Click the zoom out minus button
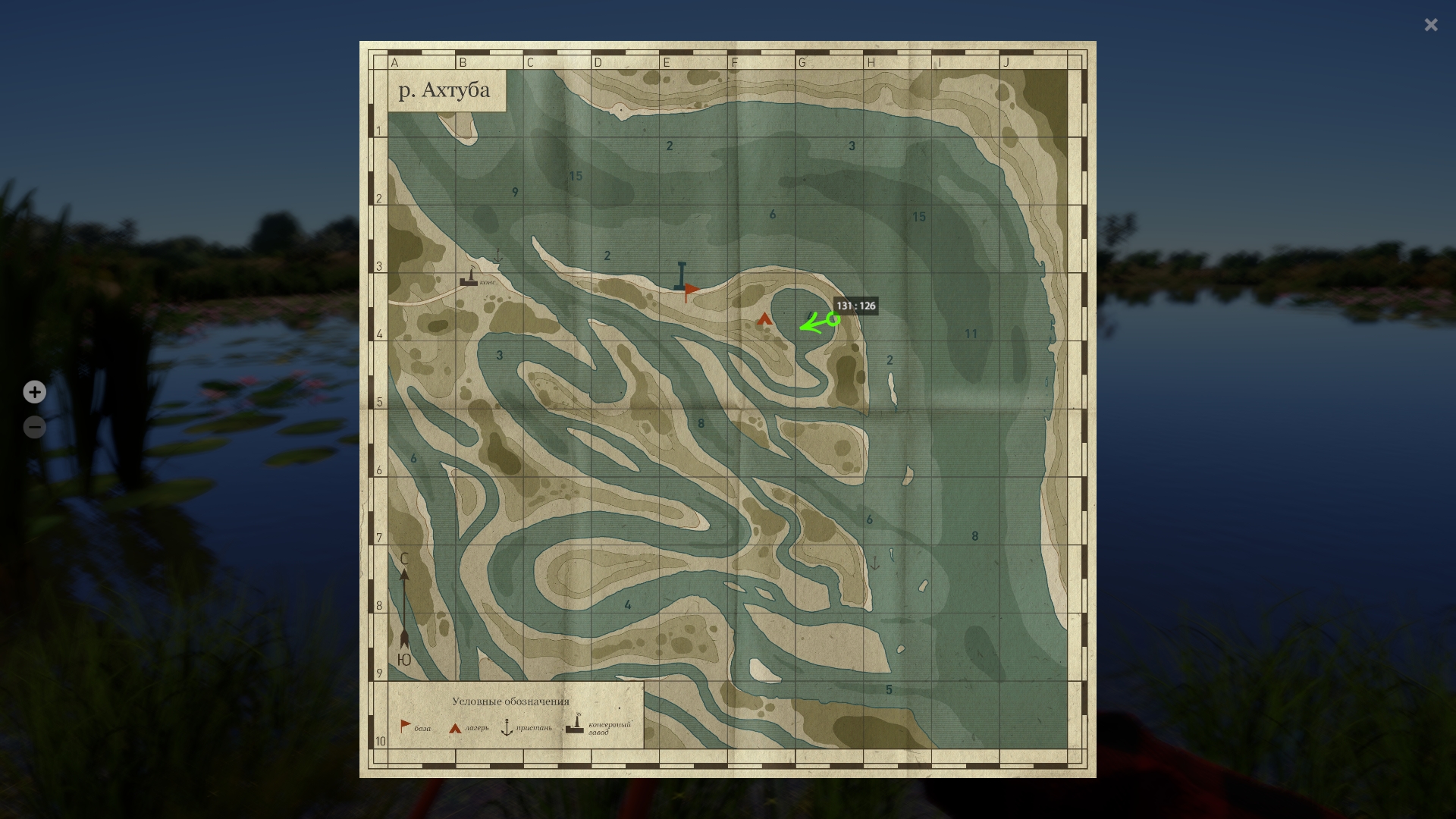Viewport: 1456px width, 819px height. pyautogui.click(x=35, y=427)
